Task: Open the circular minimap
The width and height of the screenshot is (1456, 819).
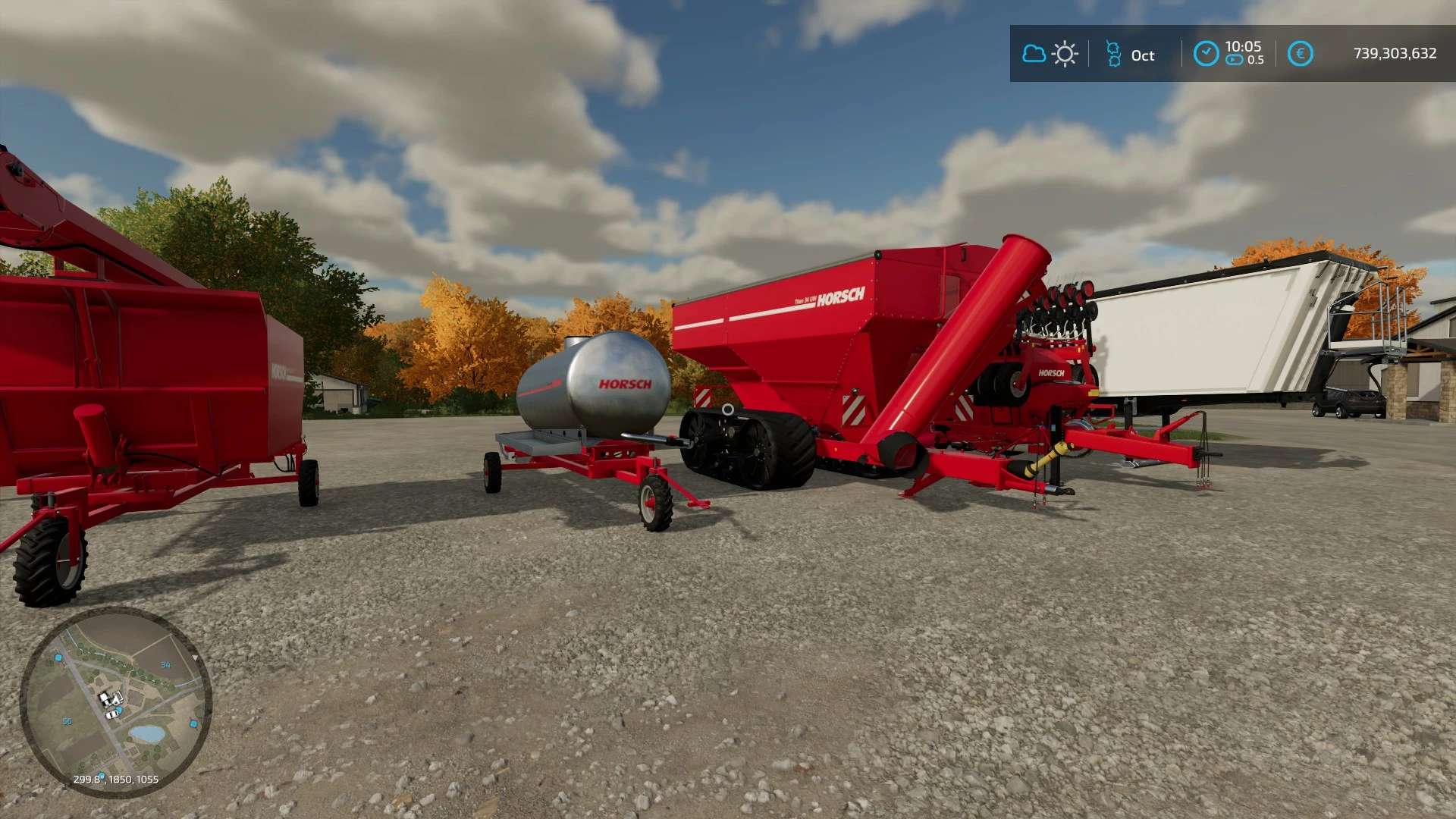Action: pyautogui.click(x=115, y=701)
